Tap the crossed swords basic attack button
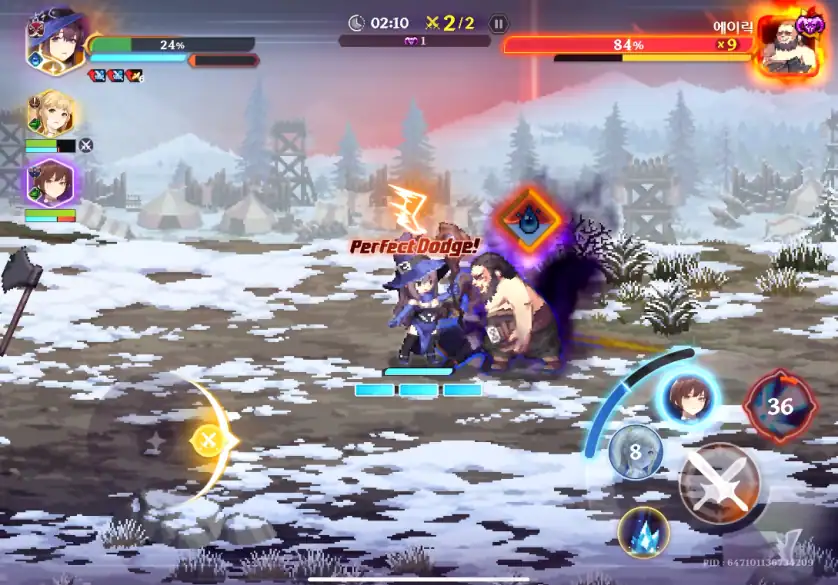838x585 pixels. point(719,484)
